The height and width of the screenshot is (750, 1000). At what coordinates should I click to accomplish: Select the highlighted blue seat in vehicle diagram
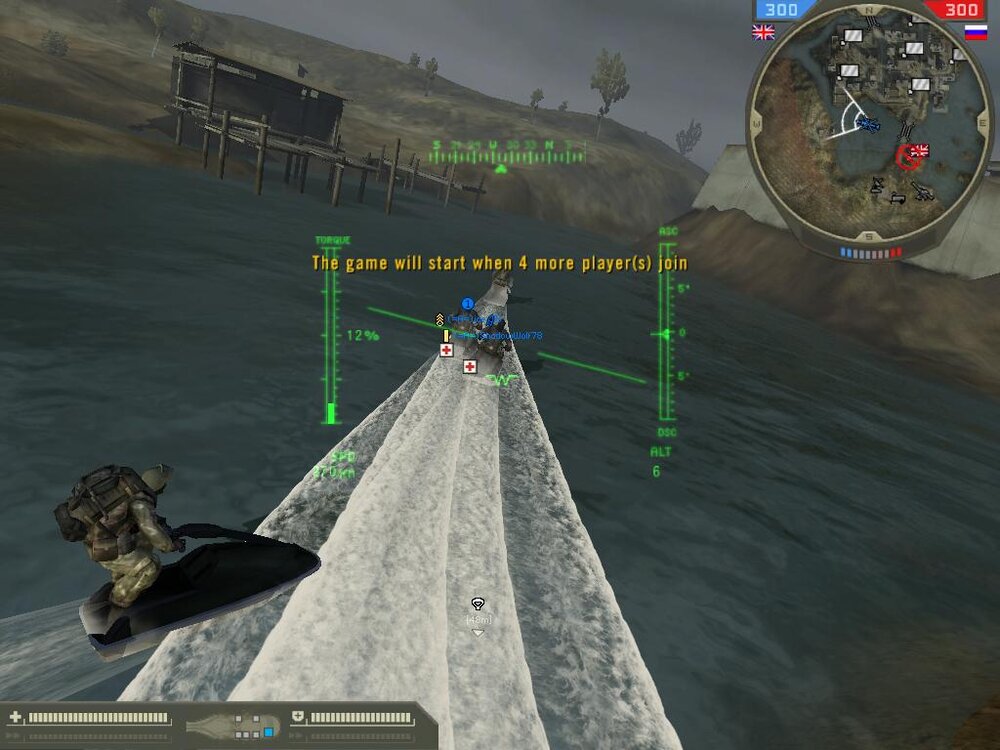click(269, 732)
